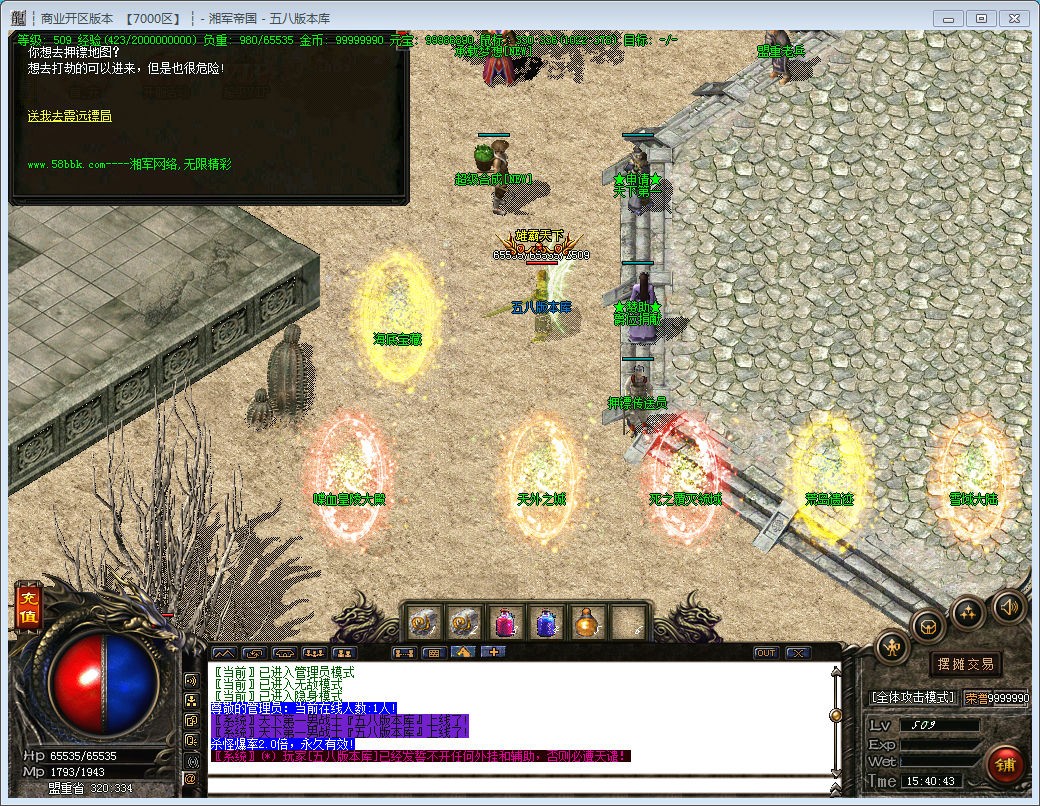Viewport: 1040px width, 806px height.
Task: Click the X button beside OUT
Action: 797,653
